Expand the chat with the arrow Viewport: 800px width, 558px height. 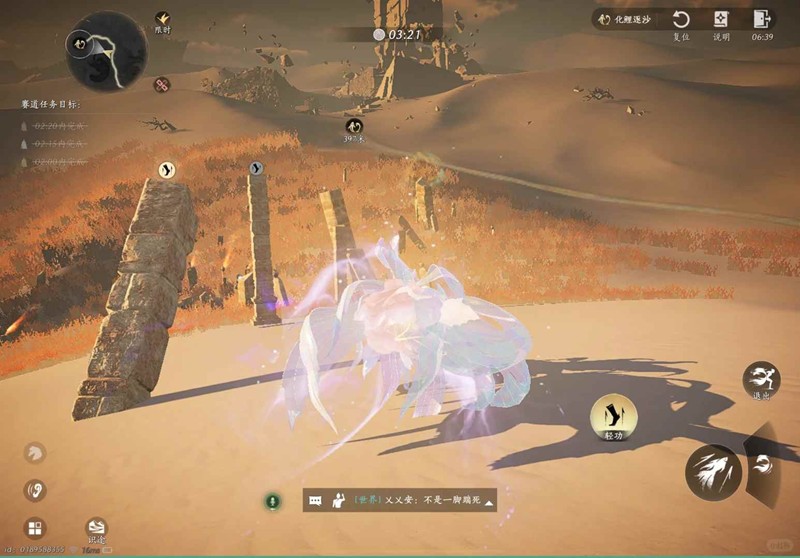point(489,501)
